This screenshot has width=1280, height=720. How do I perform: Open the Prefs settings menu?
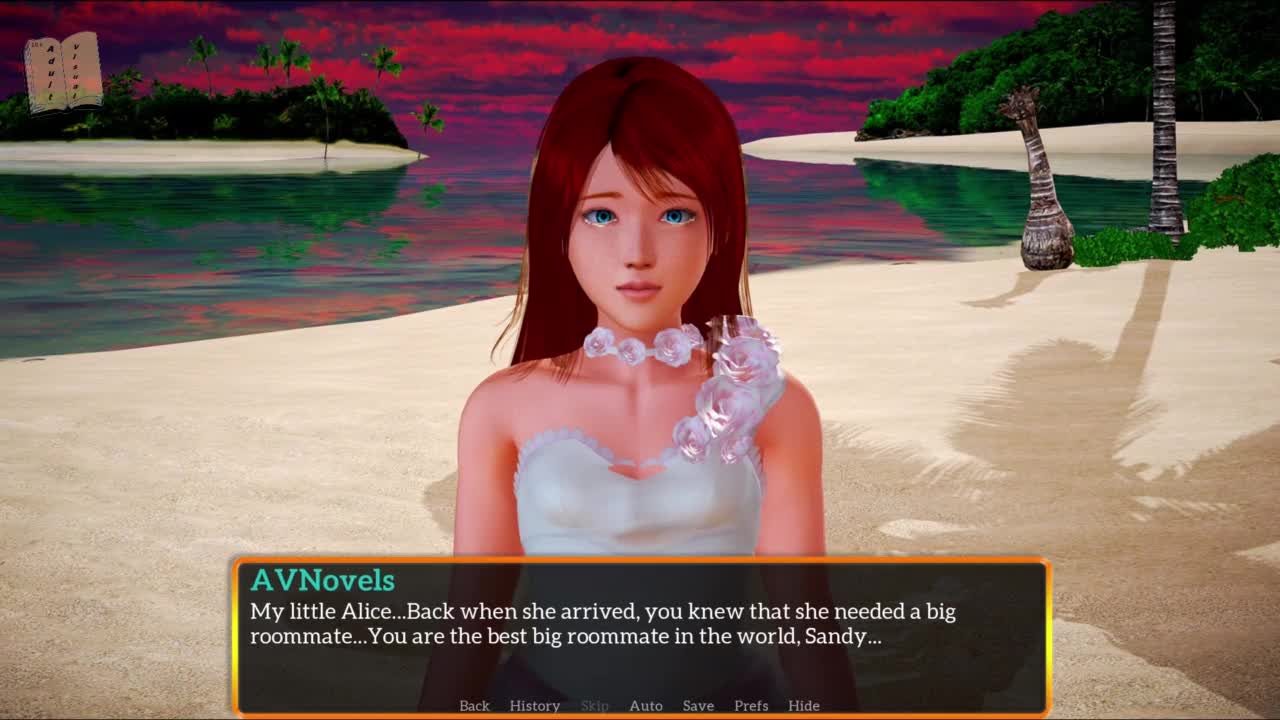[x=751, y=706]
